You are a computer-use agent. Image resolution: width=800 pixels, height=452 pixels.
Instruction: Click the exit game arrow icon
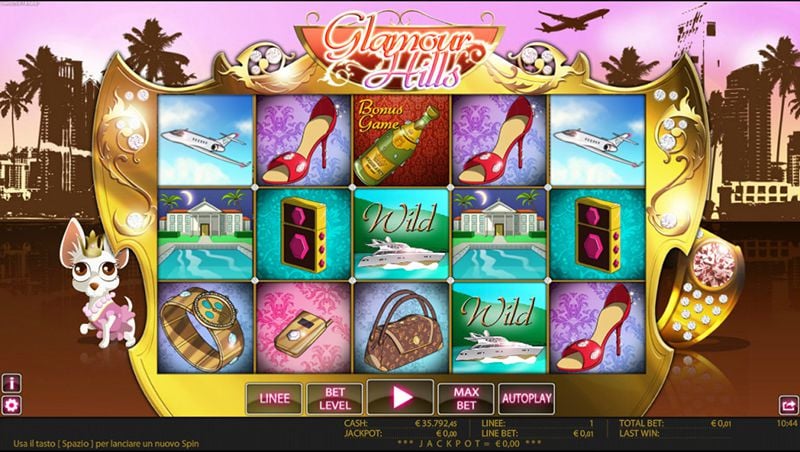tap(787, 405)
